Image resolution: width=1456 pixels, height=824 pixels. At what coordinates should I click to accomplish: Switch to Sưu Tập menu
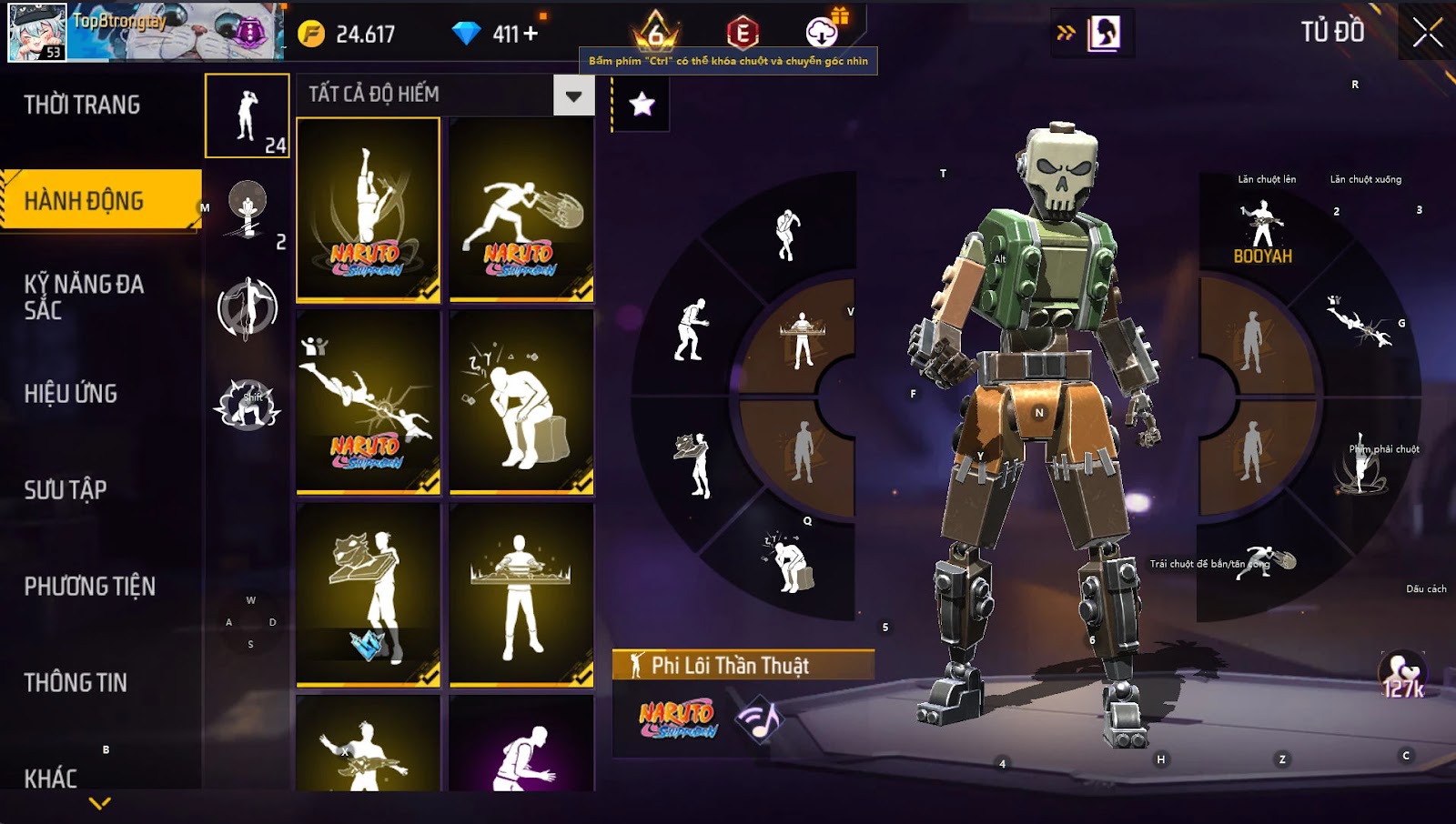(66, 490)
